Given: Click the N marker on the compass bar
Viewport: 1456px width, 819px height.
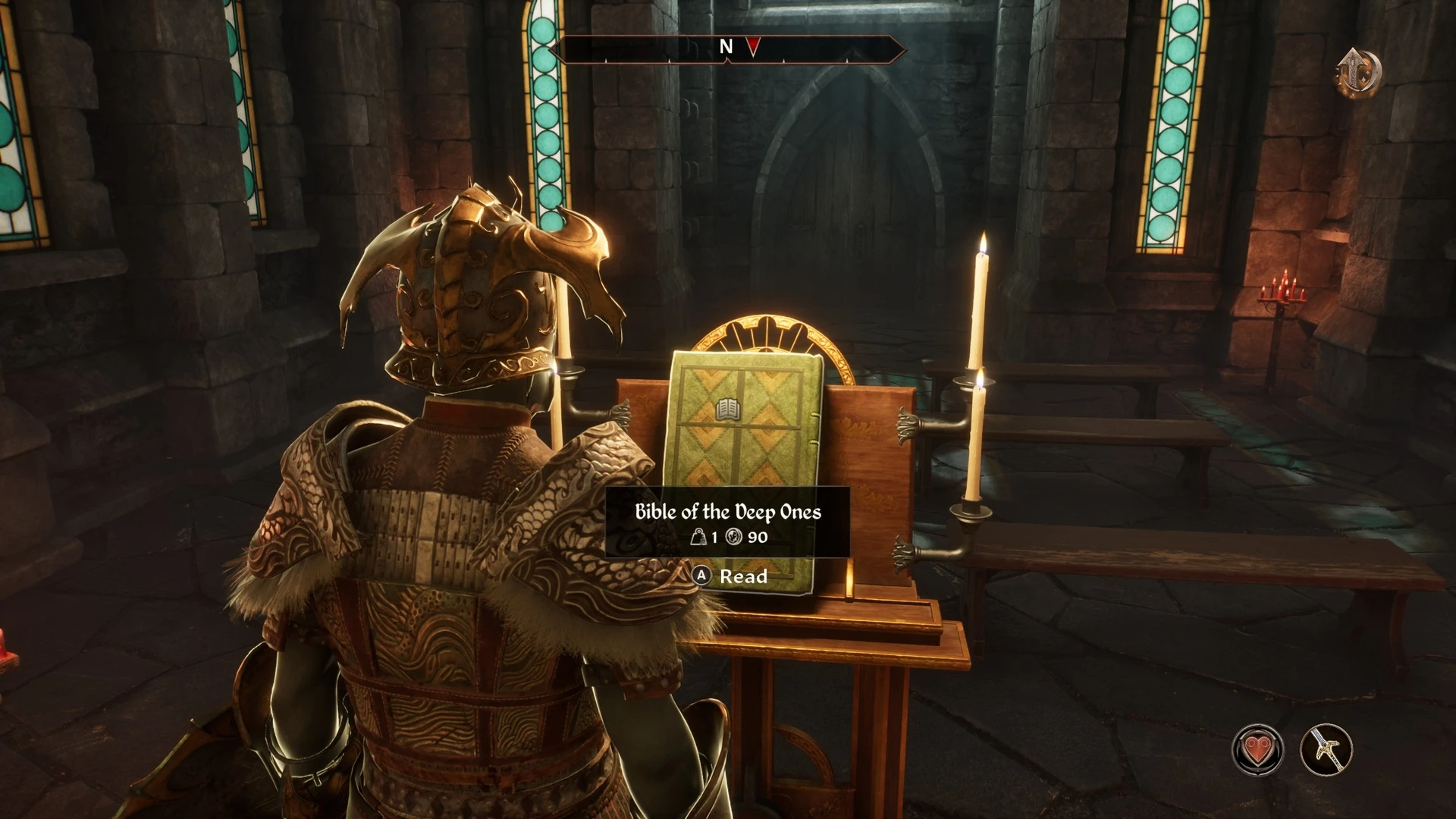Looking at the screenshot, I should pos(725,47).
